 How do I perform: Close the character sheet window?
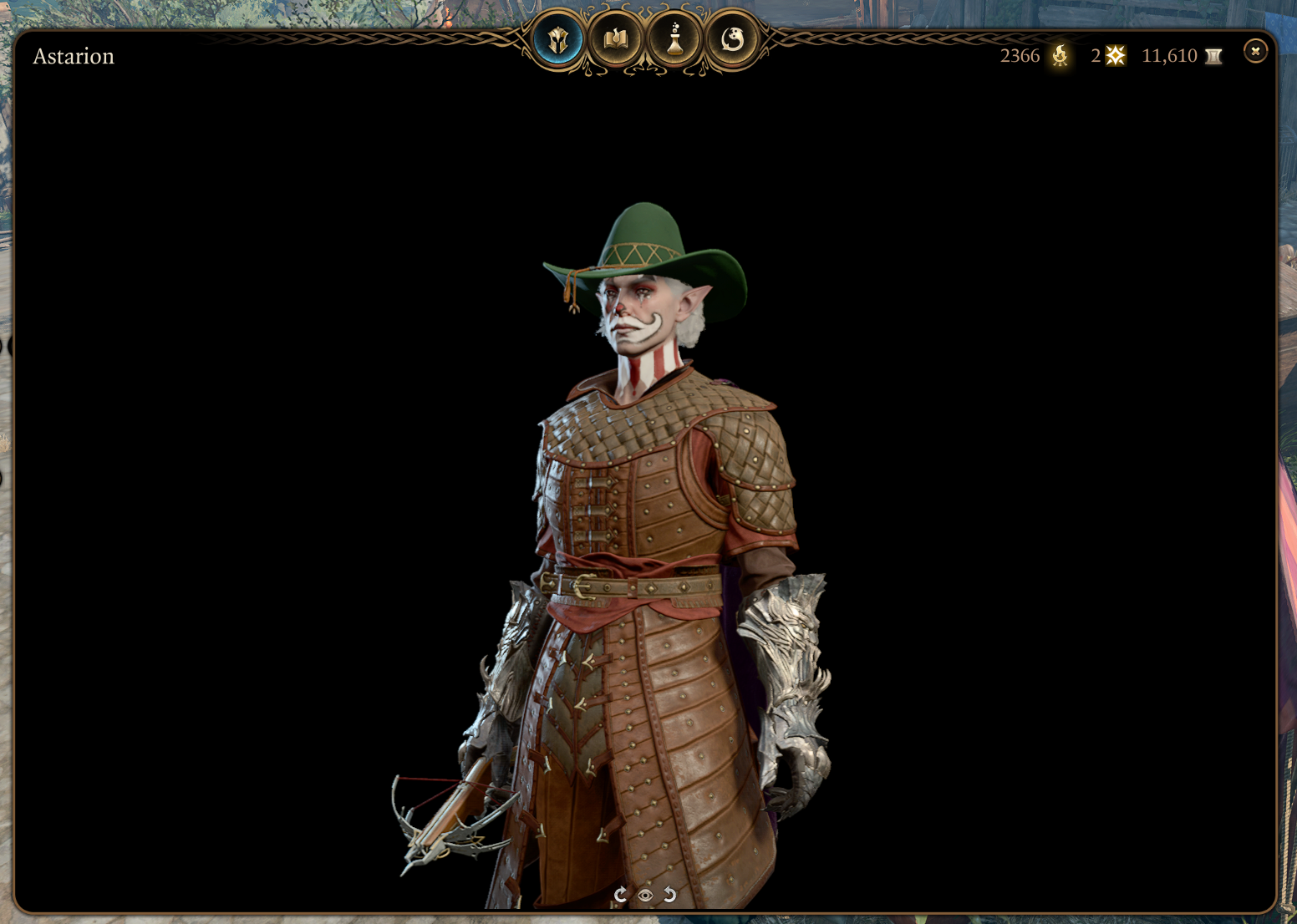[x=1254, y=52]
